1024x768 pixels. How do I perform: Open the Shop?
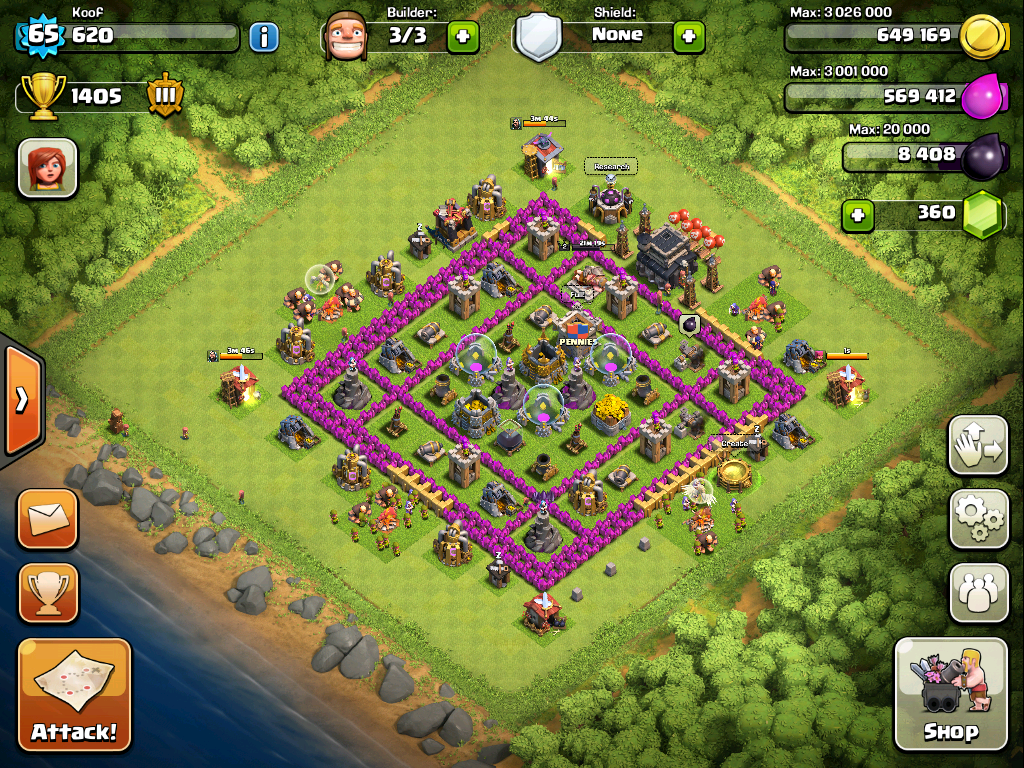(950, 693)
